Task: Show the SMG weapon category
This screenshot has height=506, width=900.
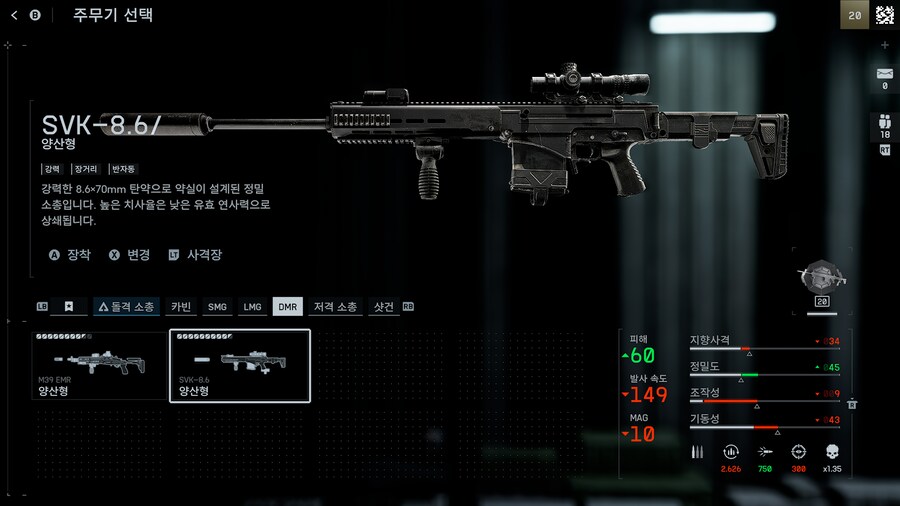Action: (x=216, y=307)
